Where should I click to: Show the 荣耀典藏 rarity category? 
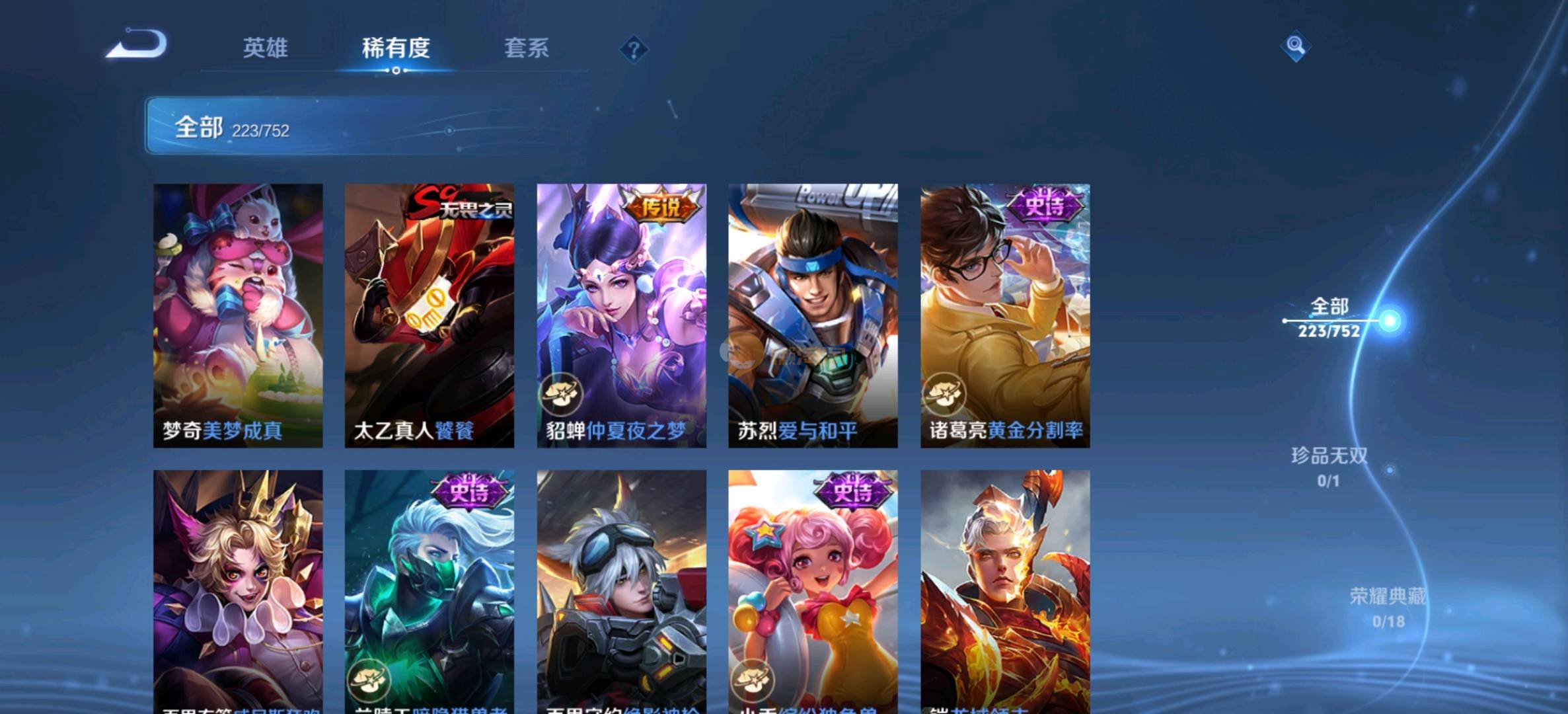pos(1388,607)
